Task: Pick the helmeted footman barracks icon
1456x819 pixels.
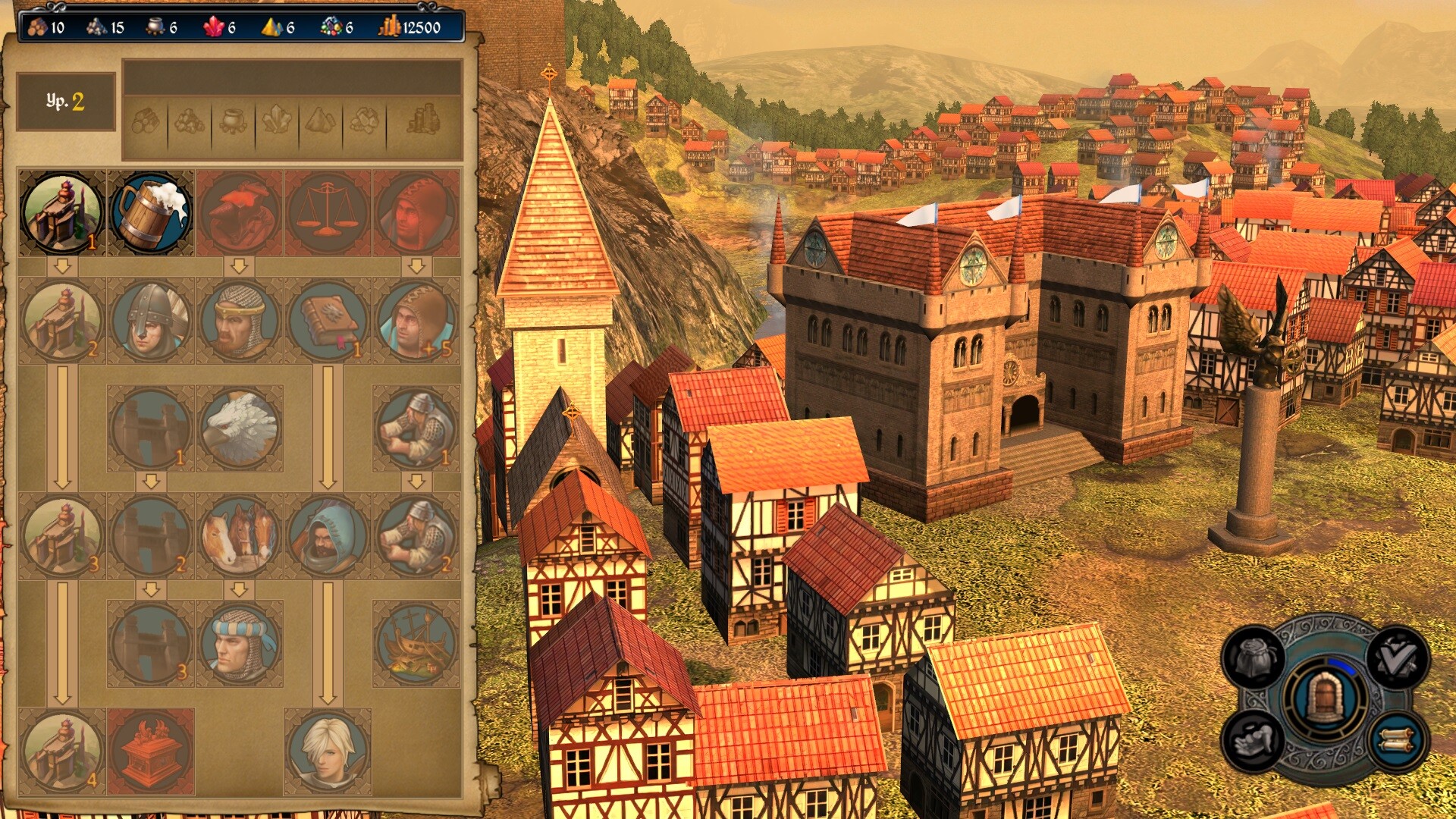Action: [151, 320]
